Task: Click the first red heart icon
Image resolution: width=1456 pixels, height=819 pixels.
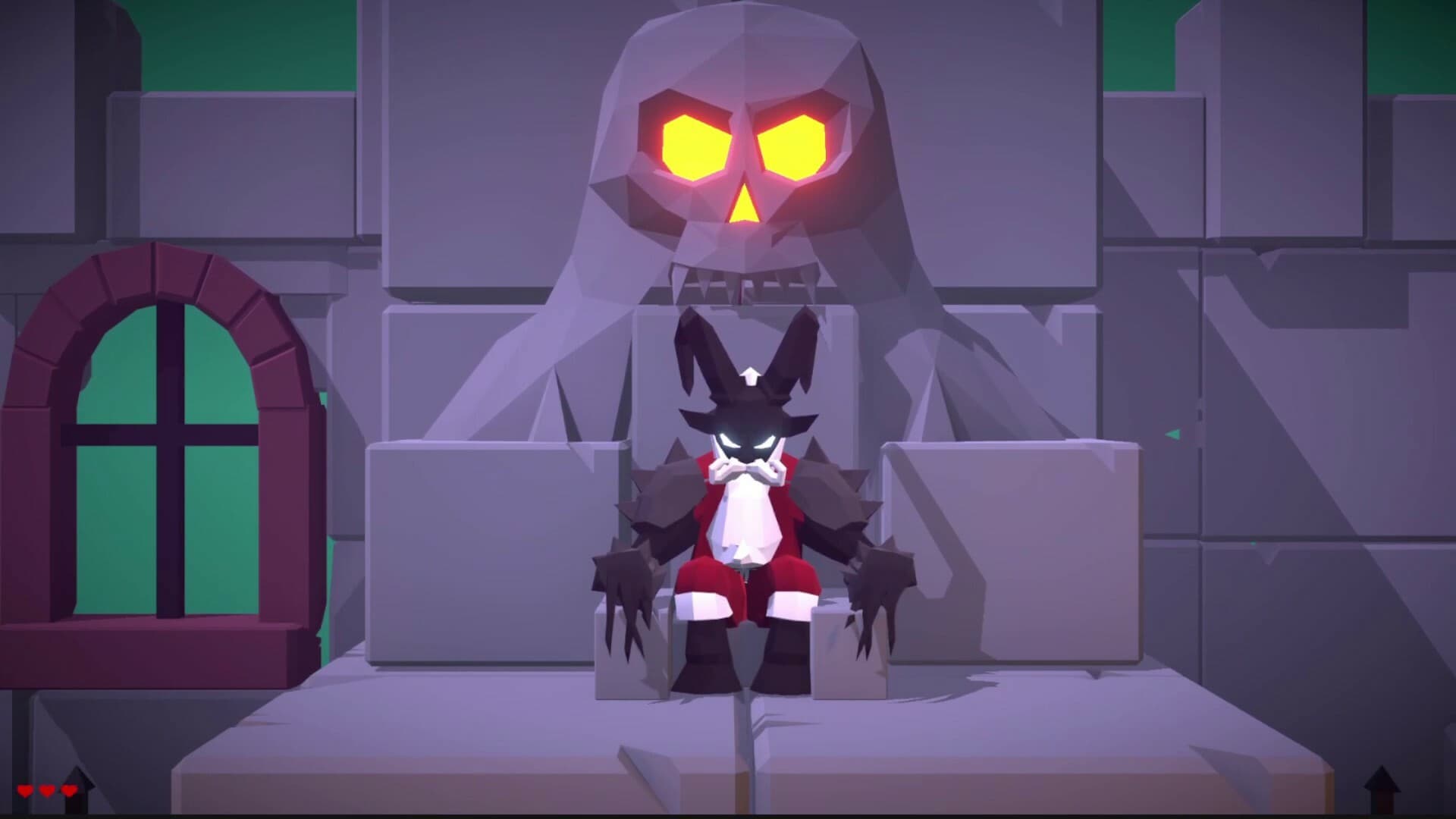Action: (25, 790)
